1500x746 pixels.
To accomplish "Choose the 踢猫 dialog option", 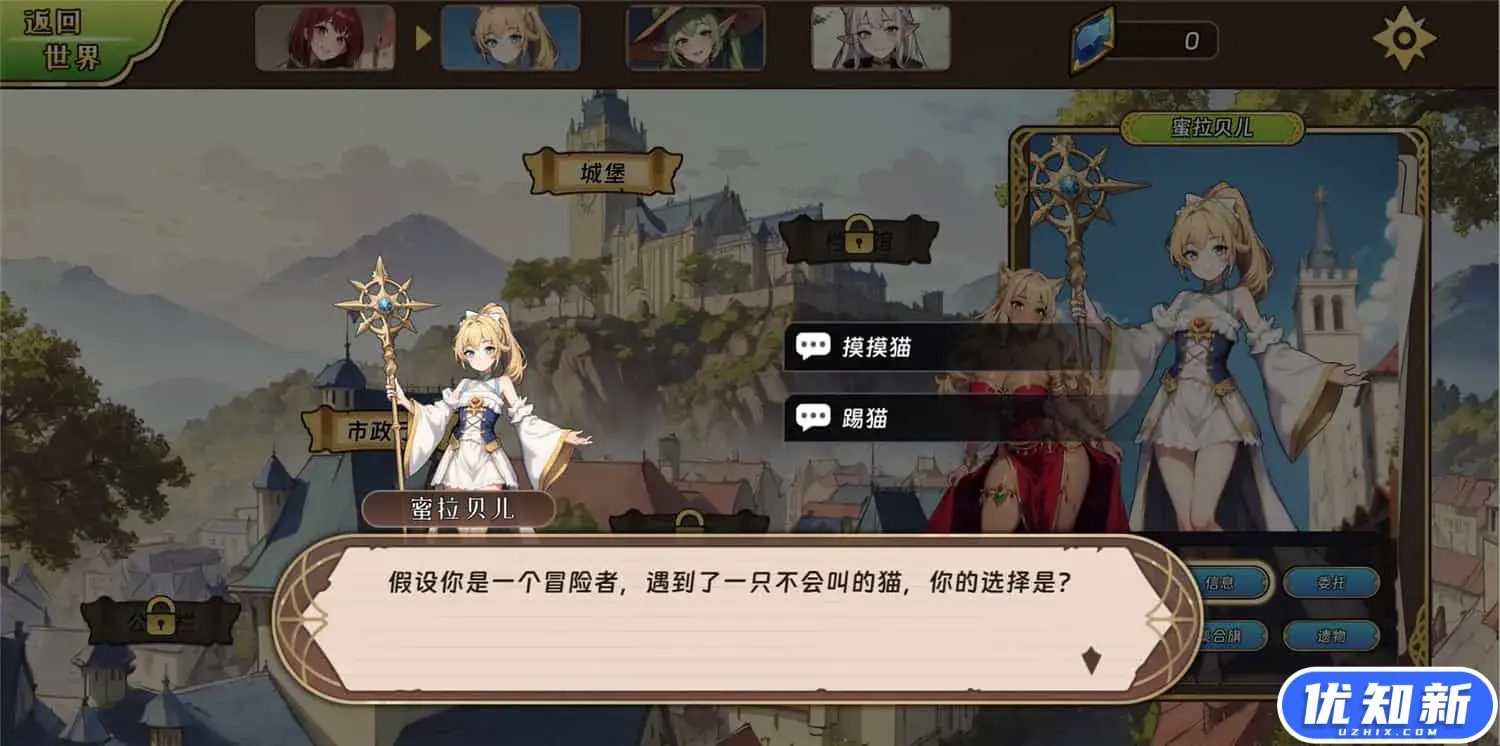I will pyautogui.click(x=866, y=419).
